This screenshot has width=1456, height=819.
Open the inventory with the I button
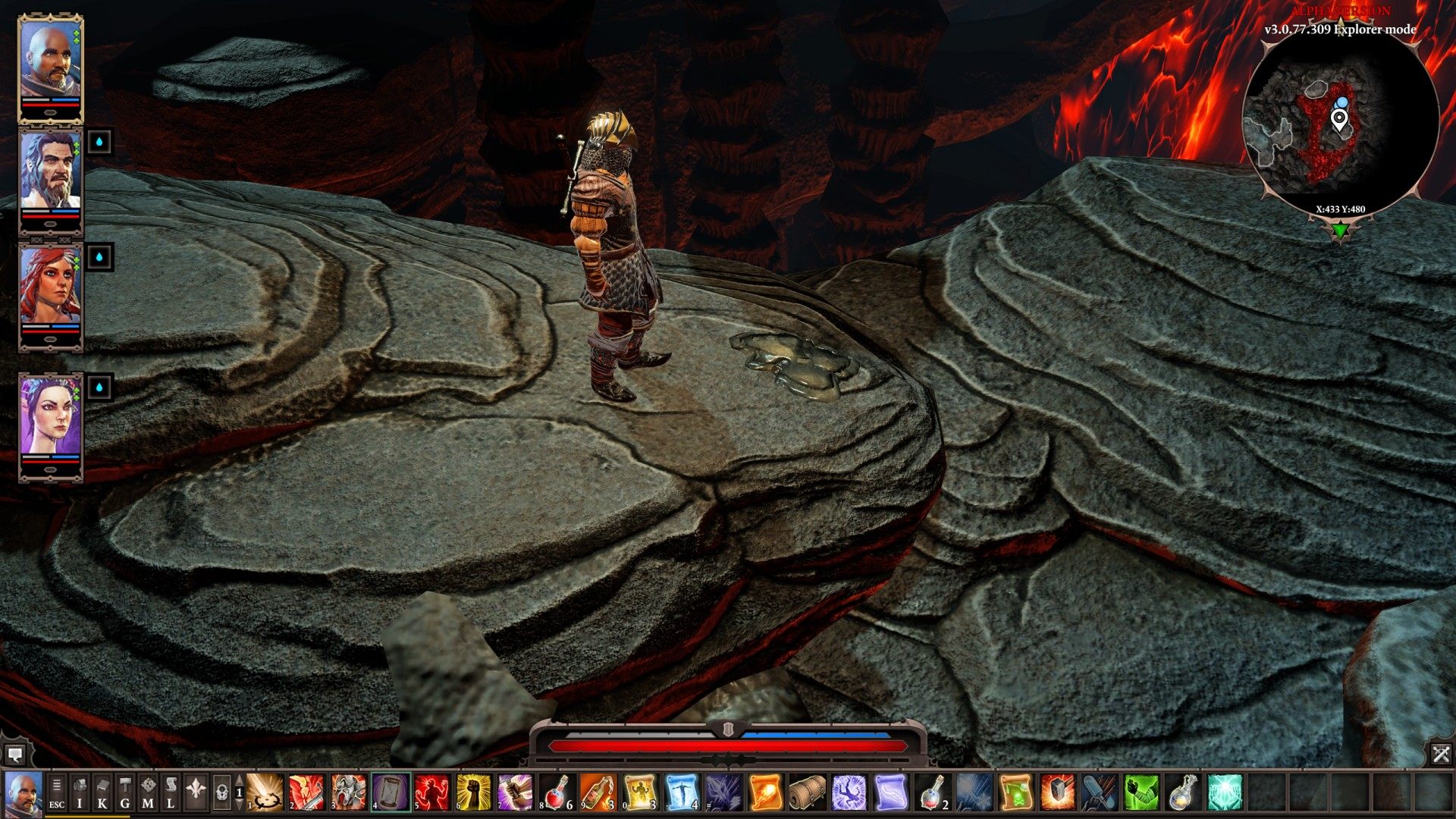coord(80,792)
